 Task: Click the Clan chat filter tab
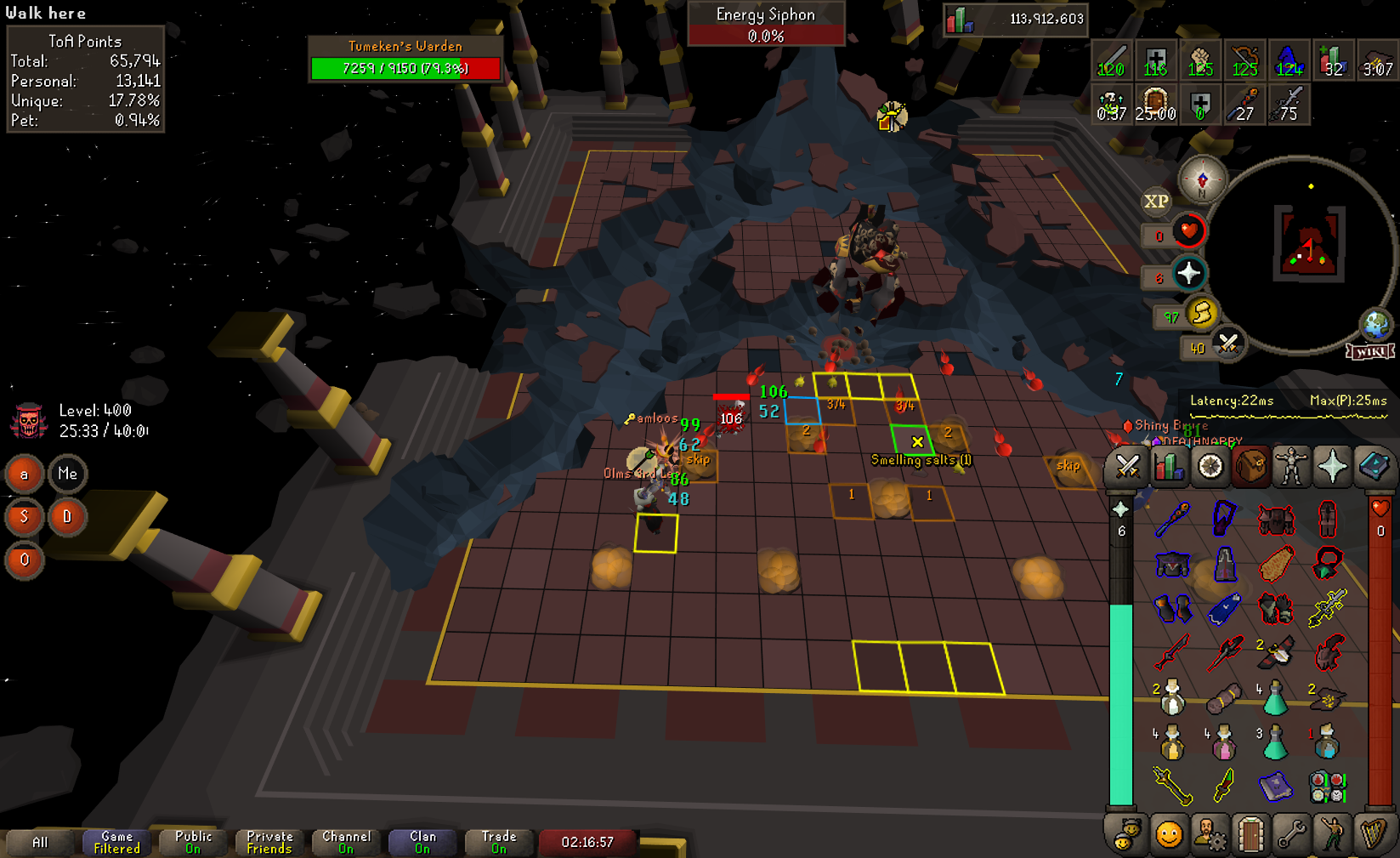(422, 842)
